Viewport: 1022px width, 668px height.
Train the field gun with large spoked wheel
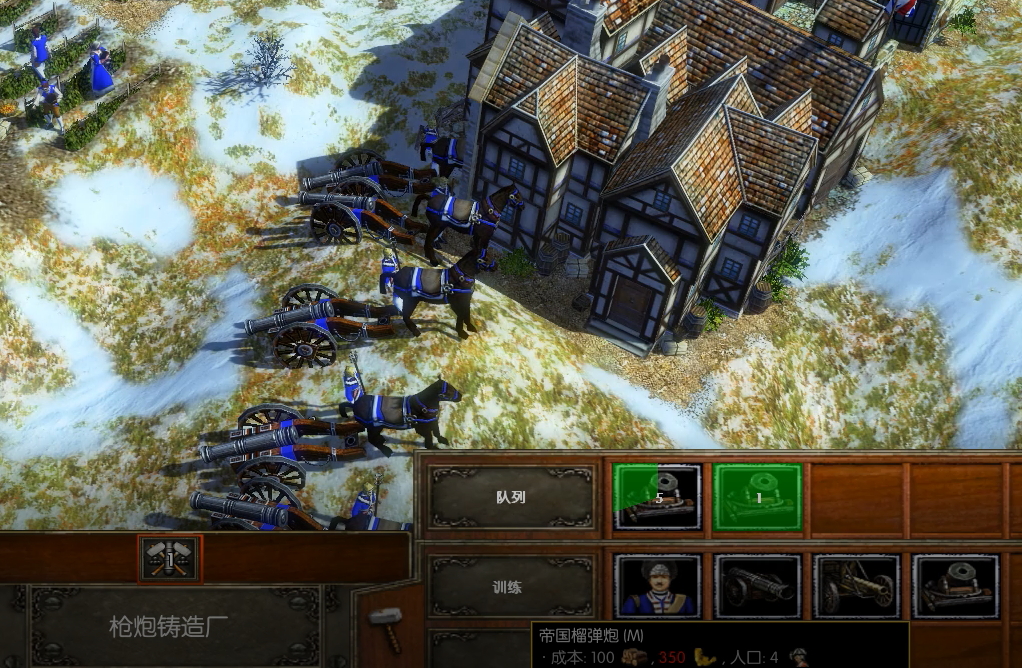tap(856, 586)
